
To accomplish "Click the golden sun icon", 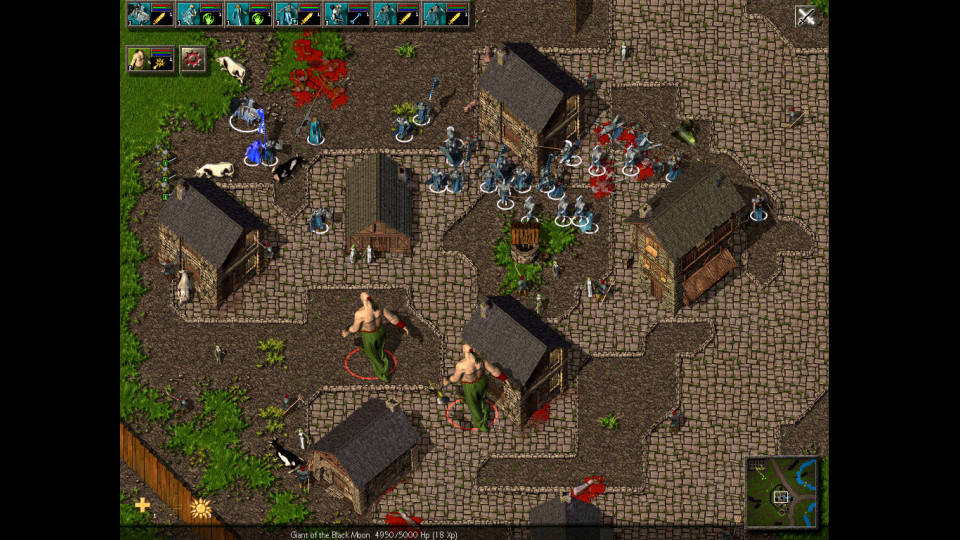I will 200,508.
